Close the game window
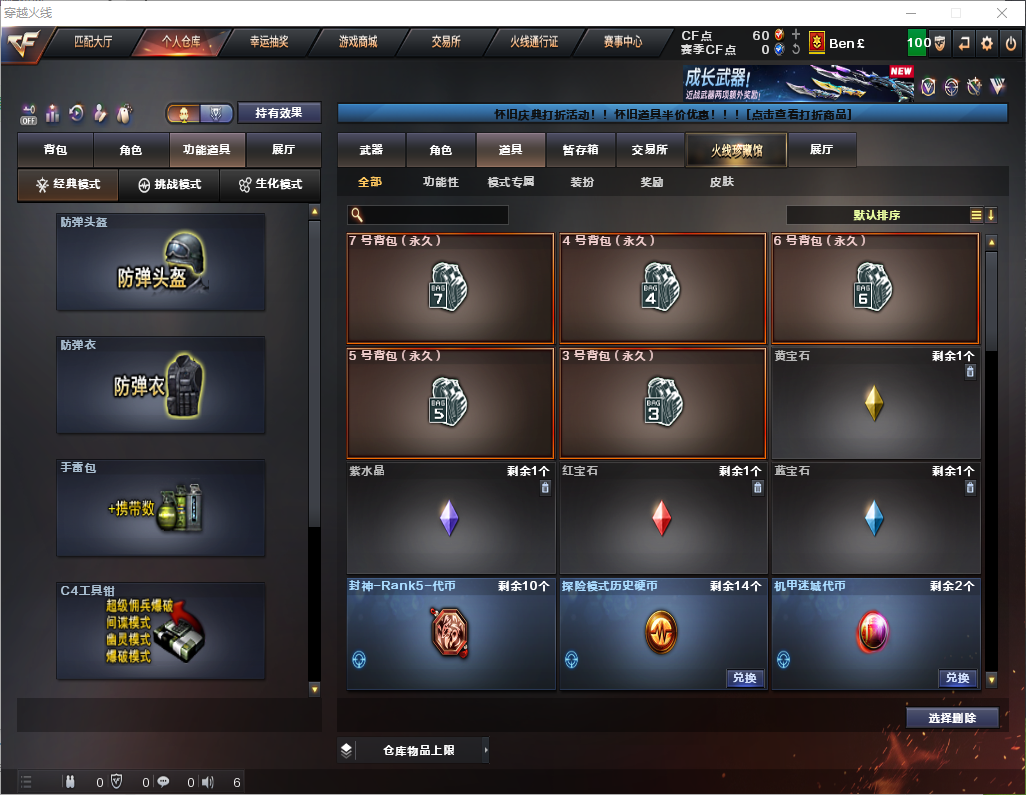Screen dimensions: 1026x795 tap(1001, 13)
